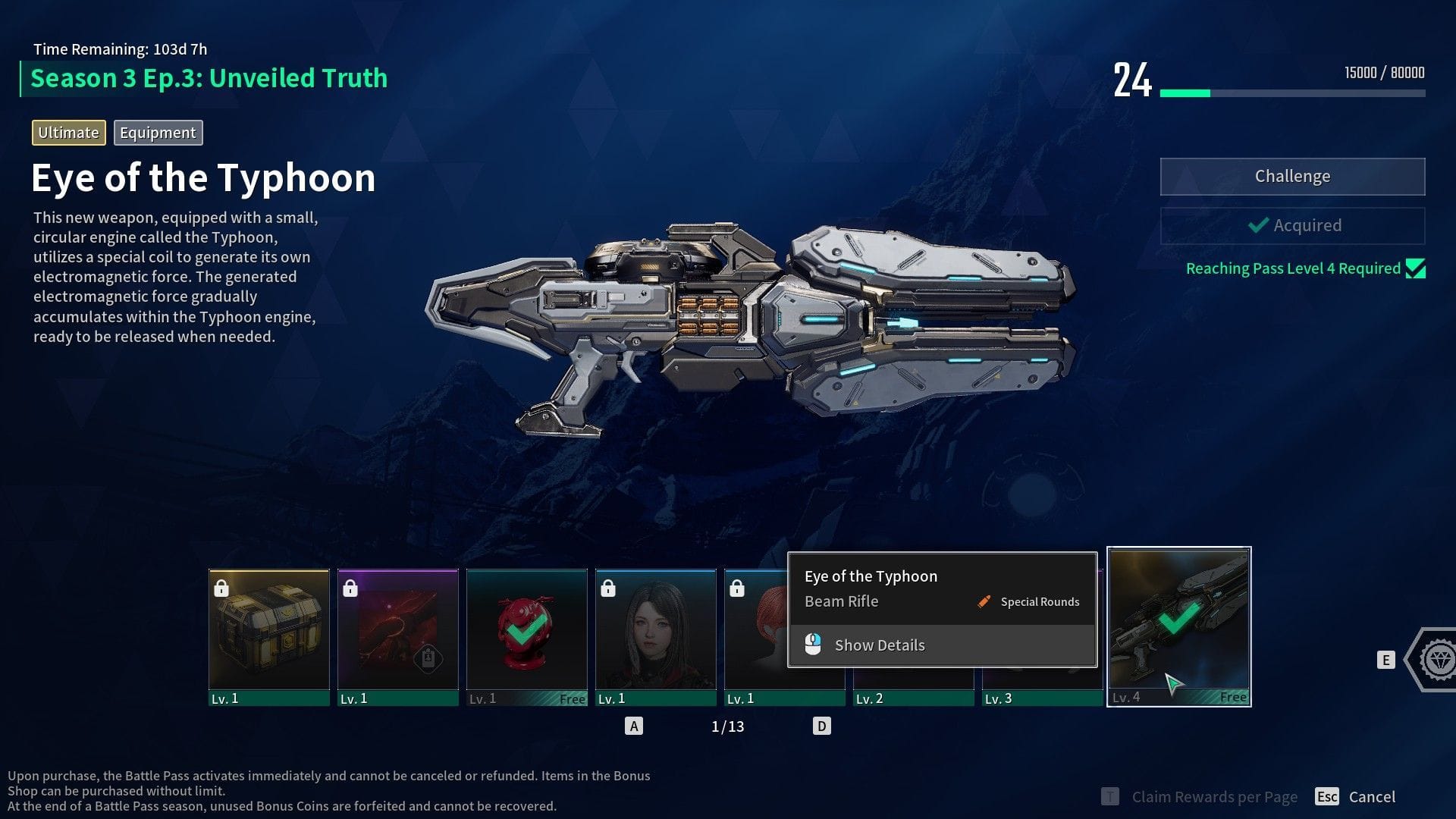Click the T key icon for Claim Rewards
This screenshot has height=819, width=1456.
pyautogui.click(x=1110, y=796)
